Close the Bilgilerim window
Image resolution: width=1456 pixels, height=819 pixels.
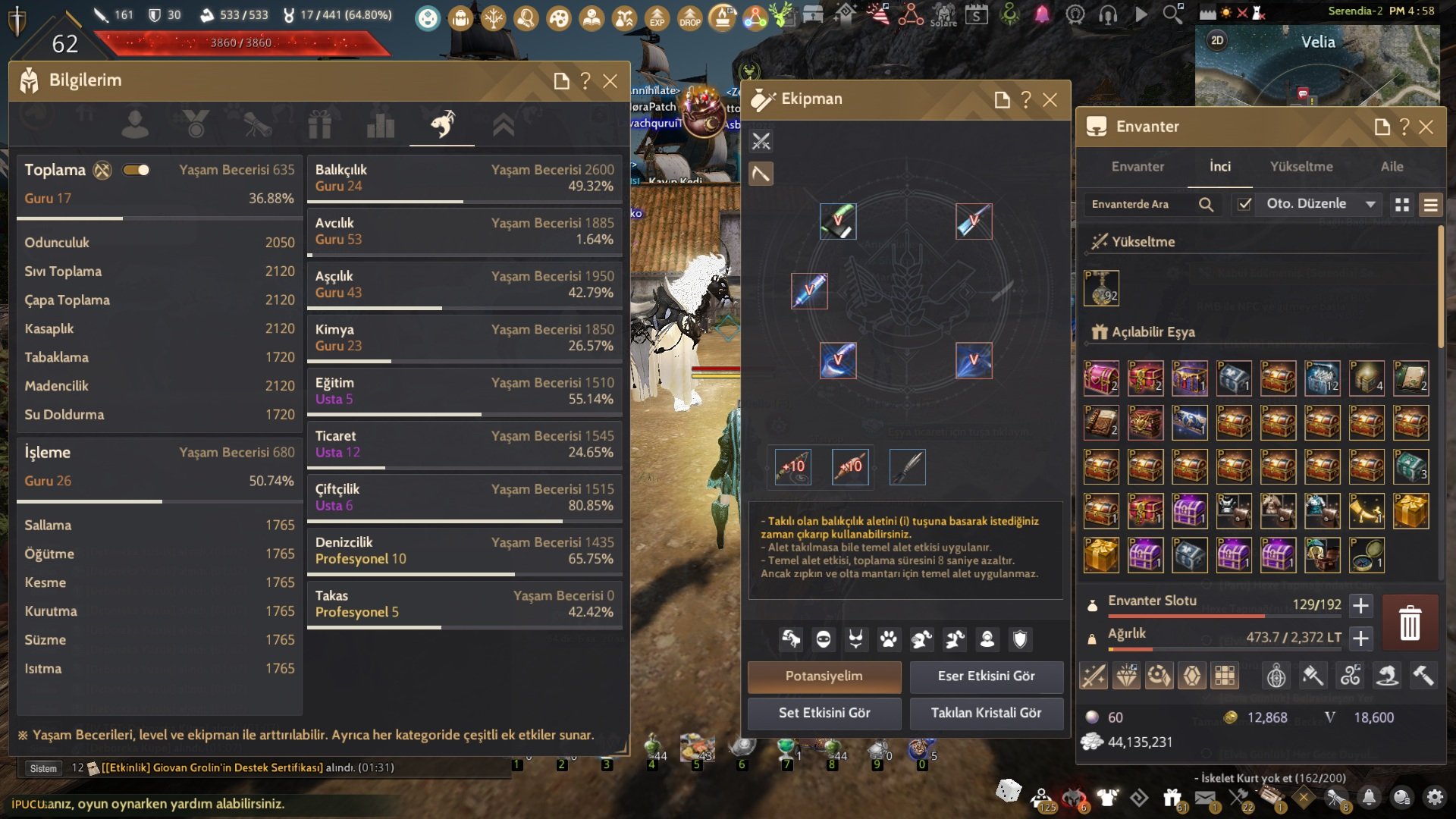tap(610, 81)
